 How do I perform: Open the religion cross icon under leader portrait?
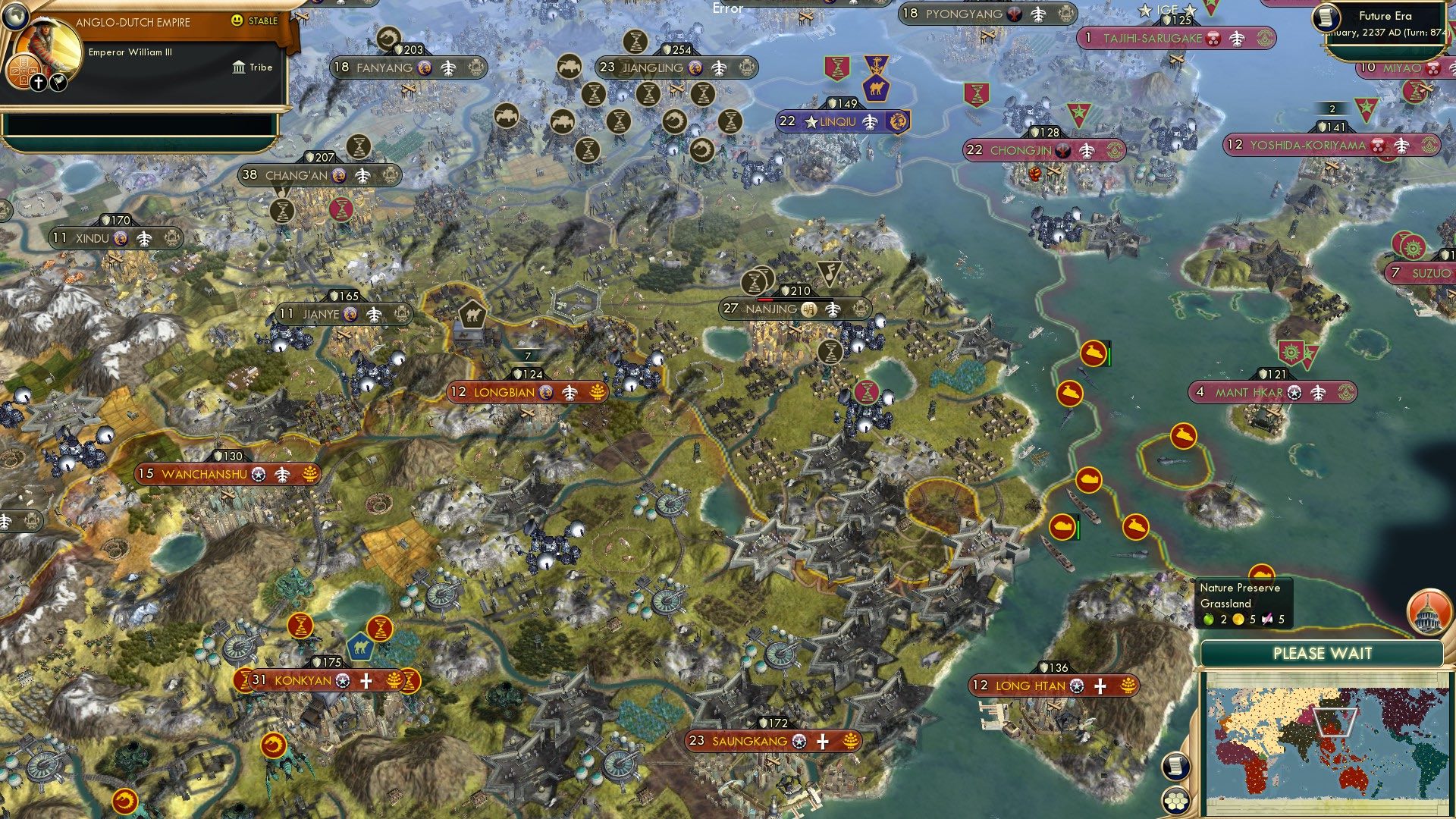point(37,81)
